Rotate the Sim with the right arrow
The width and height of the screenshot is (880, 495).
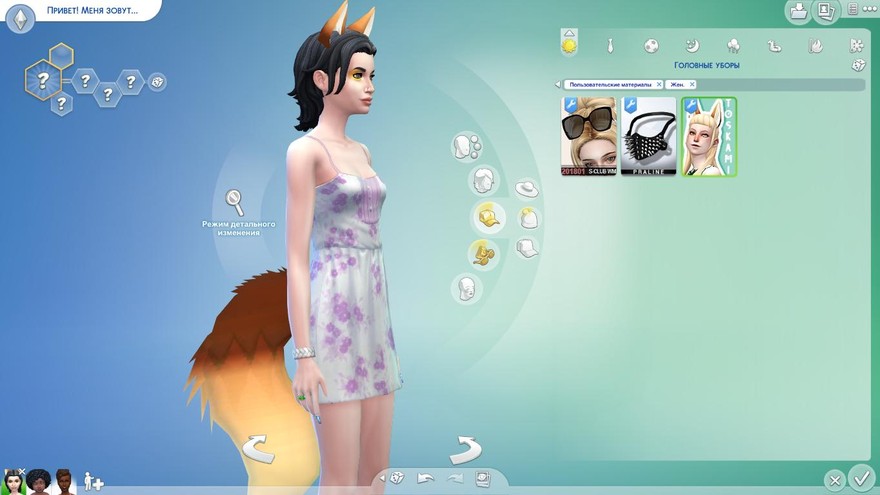[466, 447]
